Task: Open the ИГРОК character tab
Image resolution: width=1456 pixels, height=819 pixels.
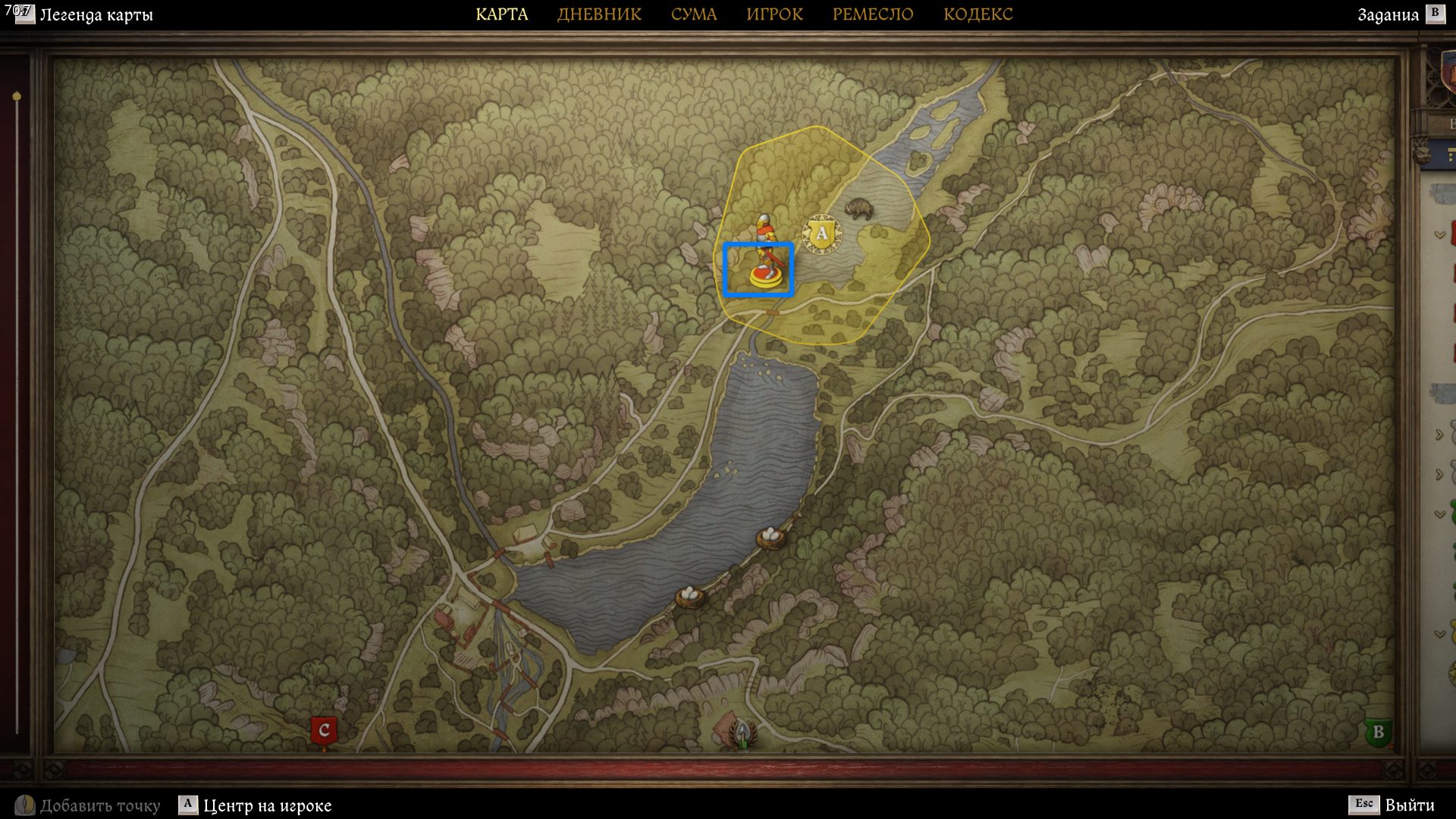Action: pos(774,14)
